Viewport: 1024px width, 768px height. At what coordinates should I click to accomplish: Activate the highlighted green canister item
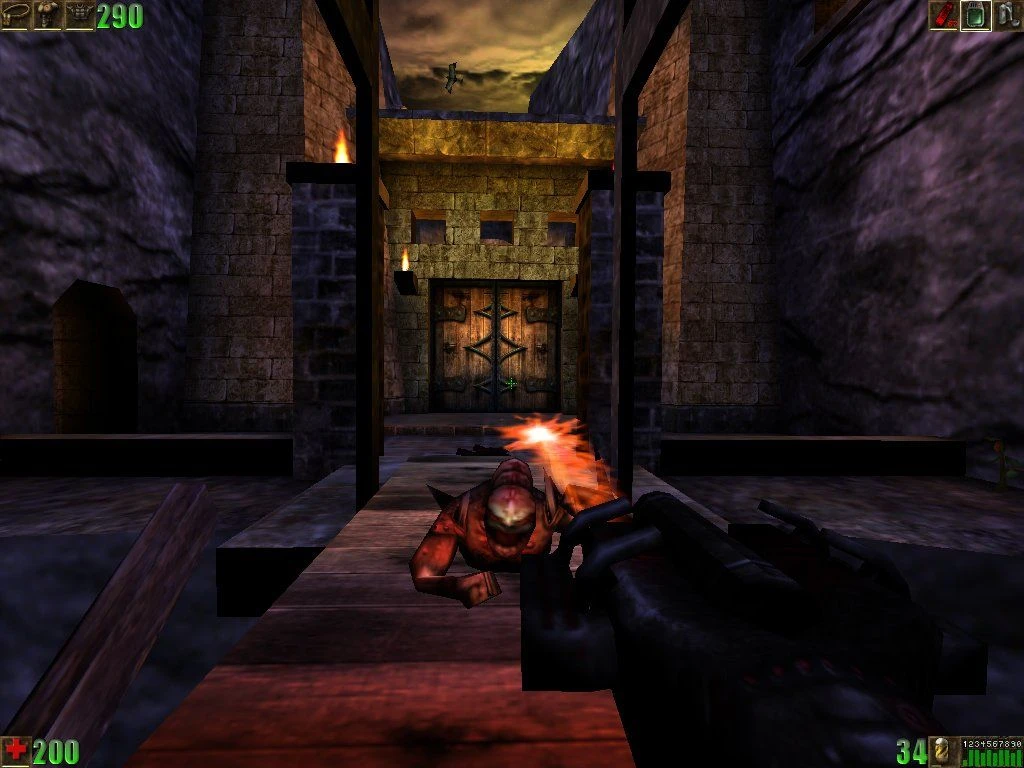(x=975, y=15)
